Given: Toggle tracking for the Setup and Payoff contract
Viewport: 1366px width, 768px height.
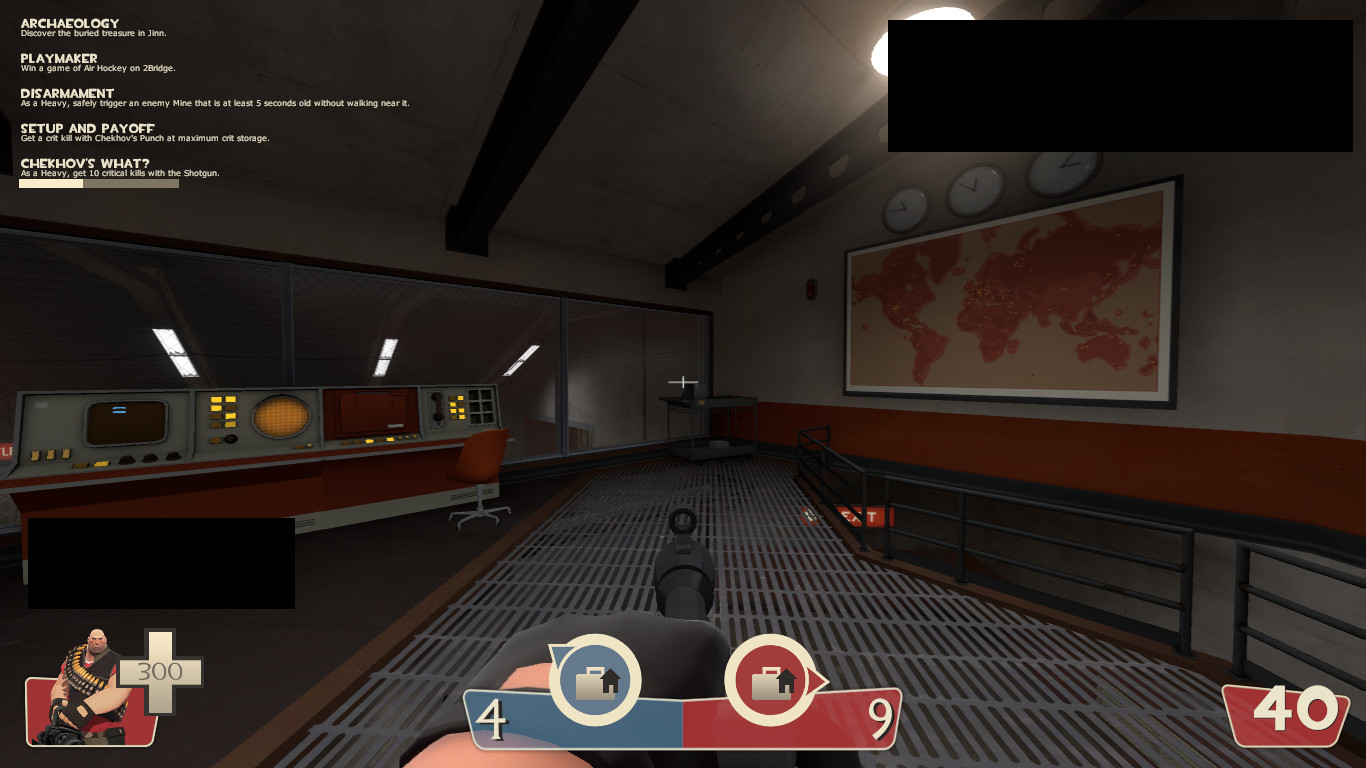Looking at the screenshot, I should point(86,127).
